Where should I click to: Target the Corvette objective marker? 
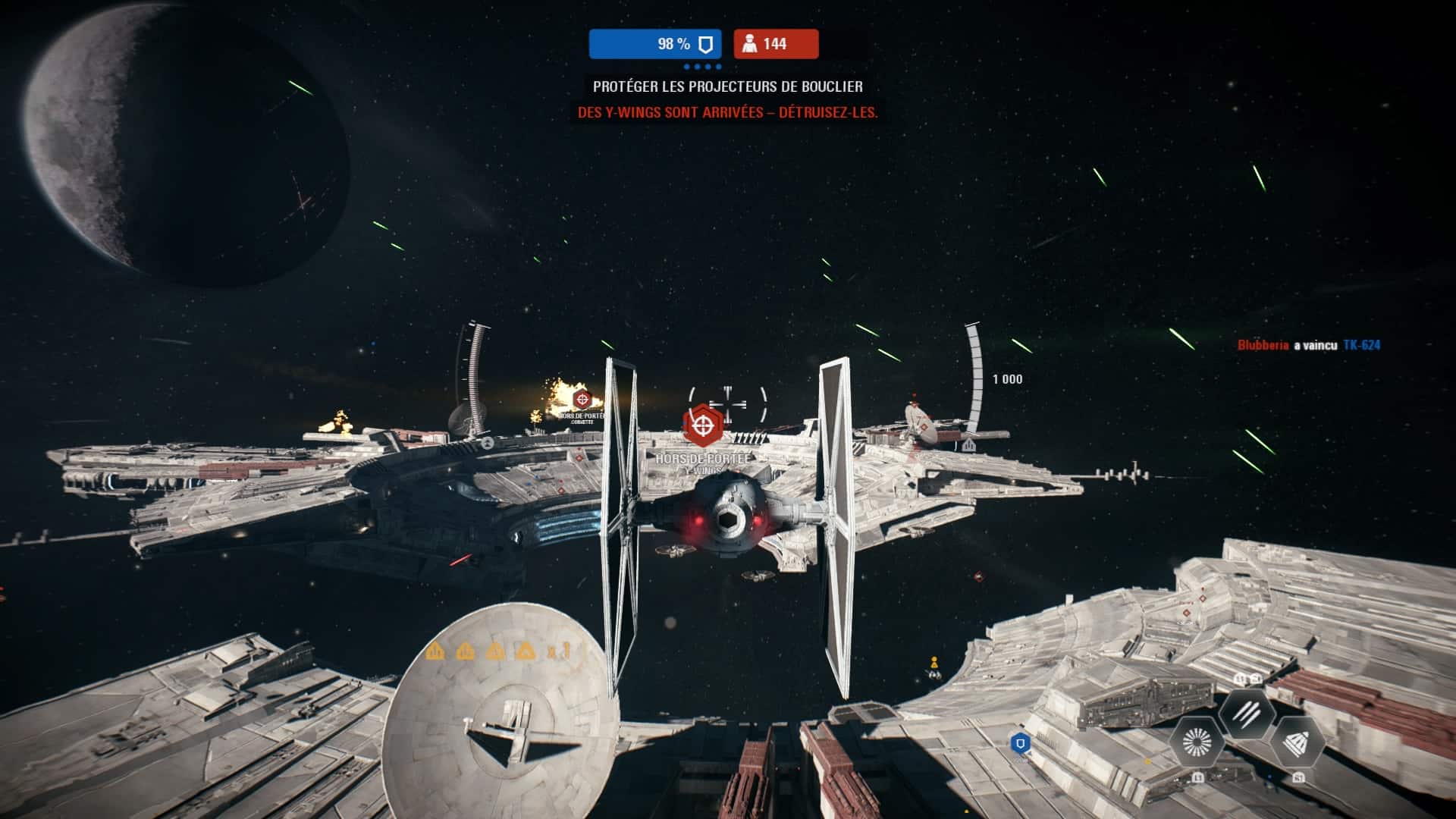[582, 399]
